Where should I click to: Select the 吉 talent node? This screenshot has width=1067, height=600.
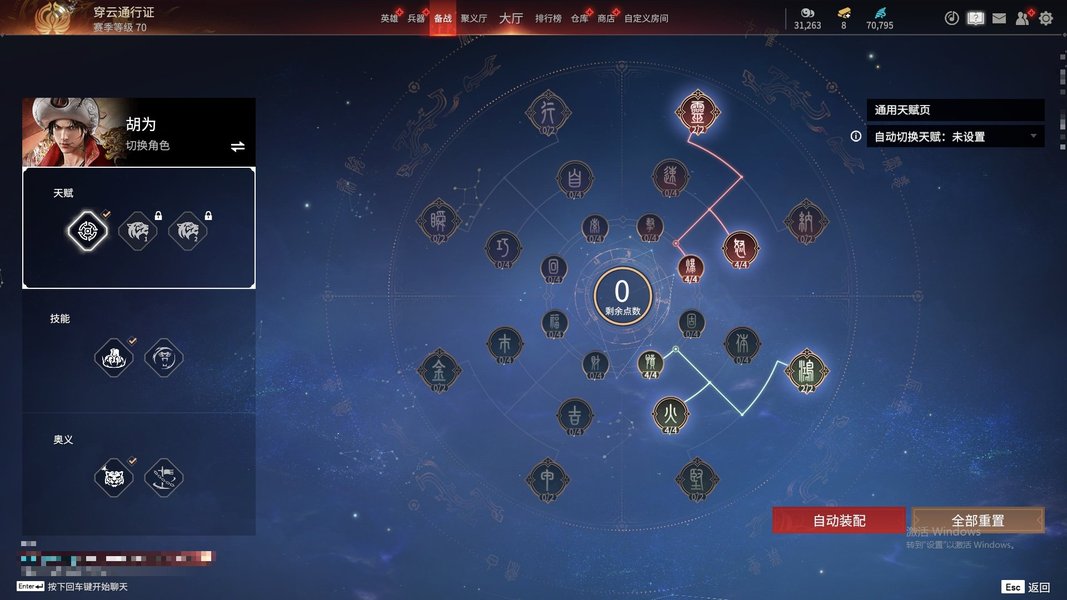pos(575,414)
